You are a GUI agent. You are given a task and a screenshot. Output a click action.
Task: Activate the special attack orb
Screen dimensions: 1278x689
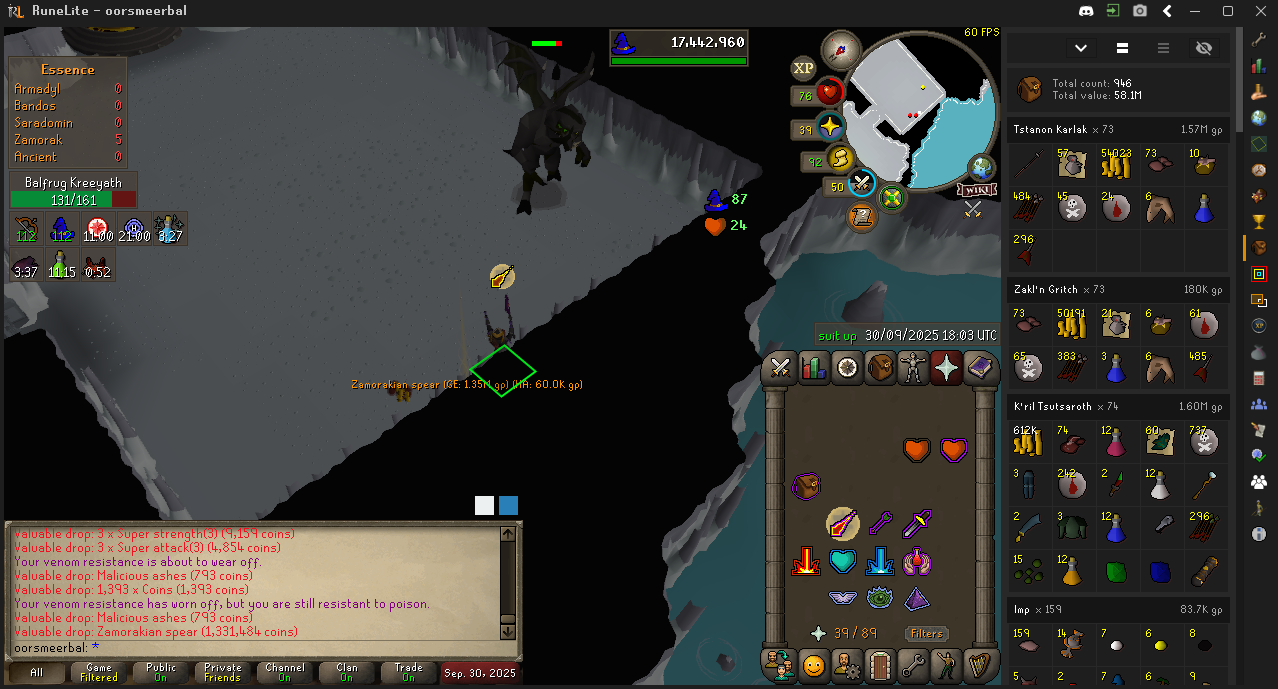tap(862, 184)
